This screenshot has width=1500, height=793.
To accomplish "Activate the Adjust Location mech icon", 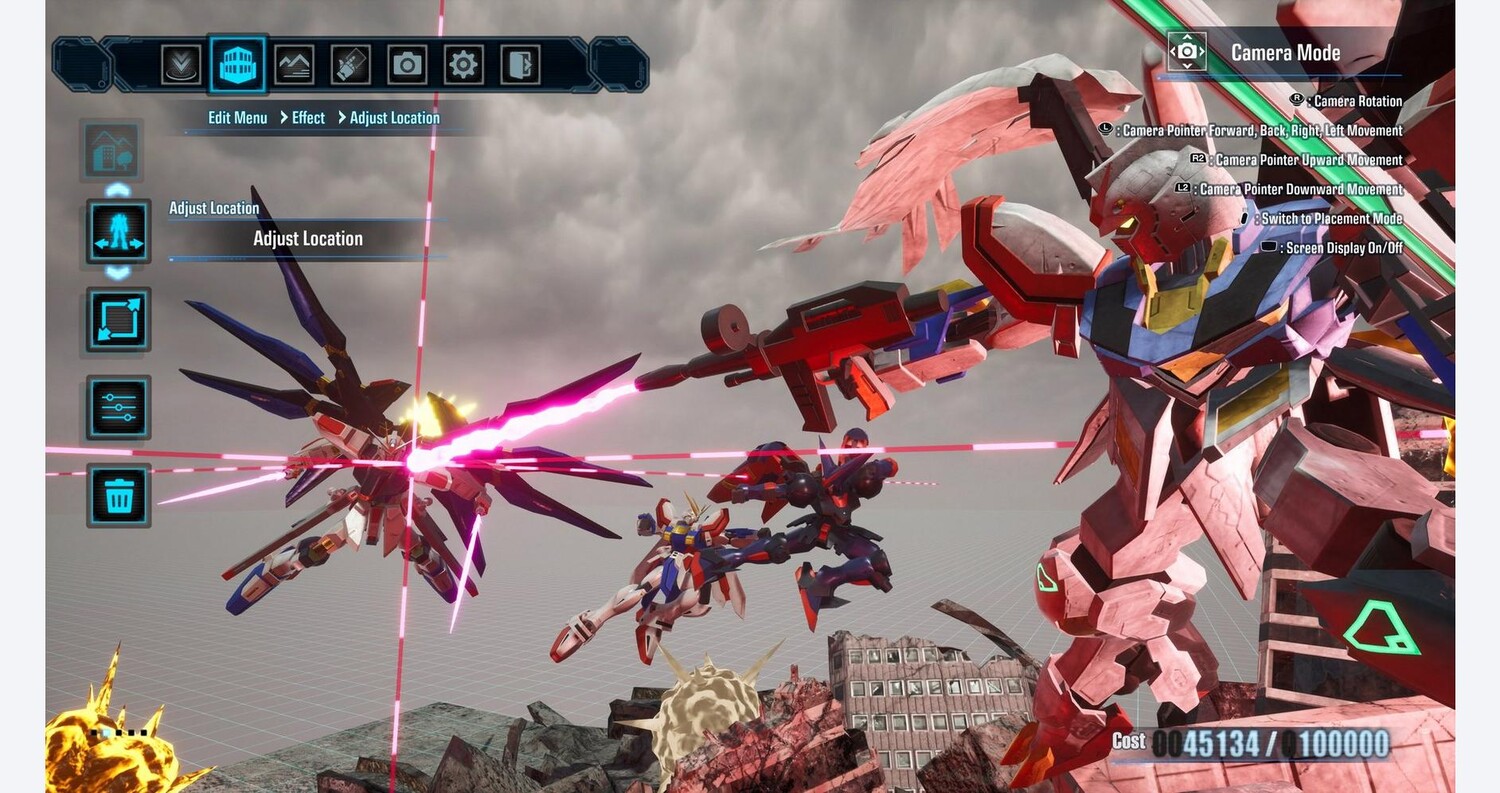I will 118,231.
